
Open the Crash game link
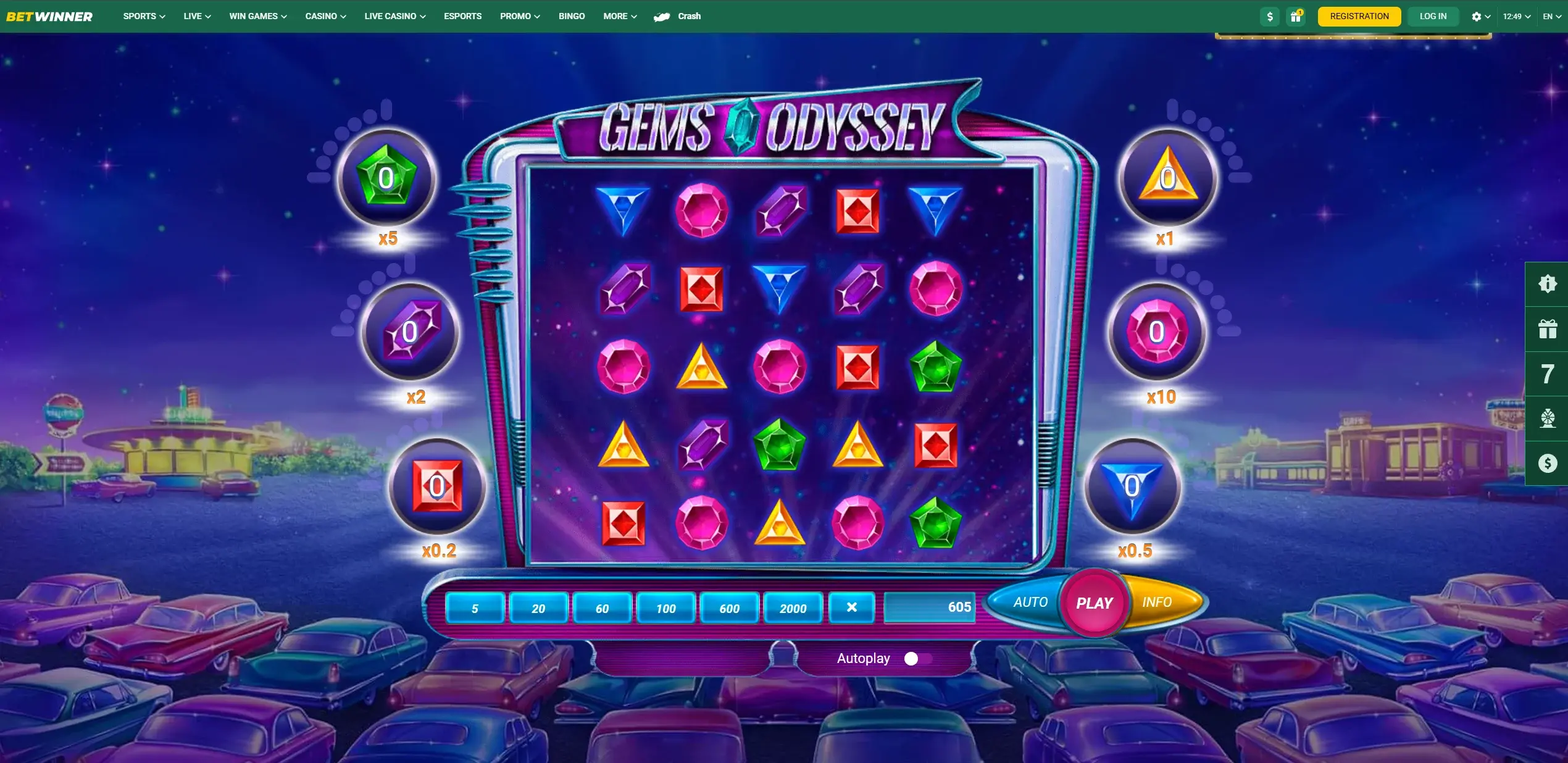[678, 16]
